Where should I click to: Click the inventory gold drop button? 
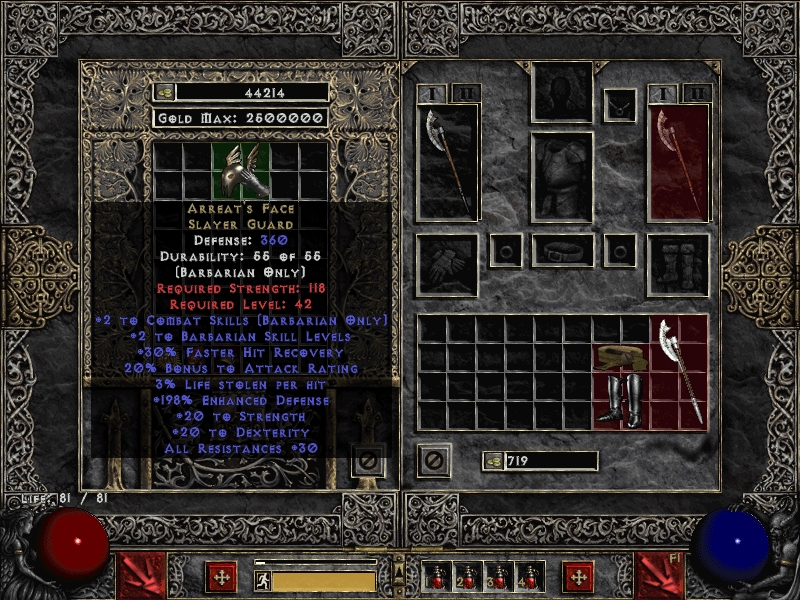[492, 461]
